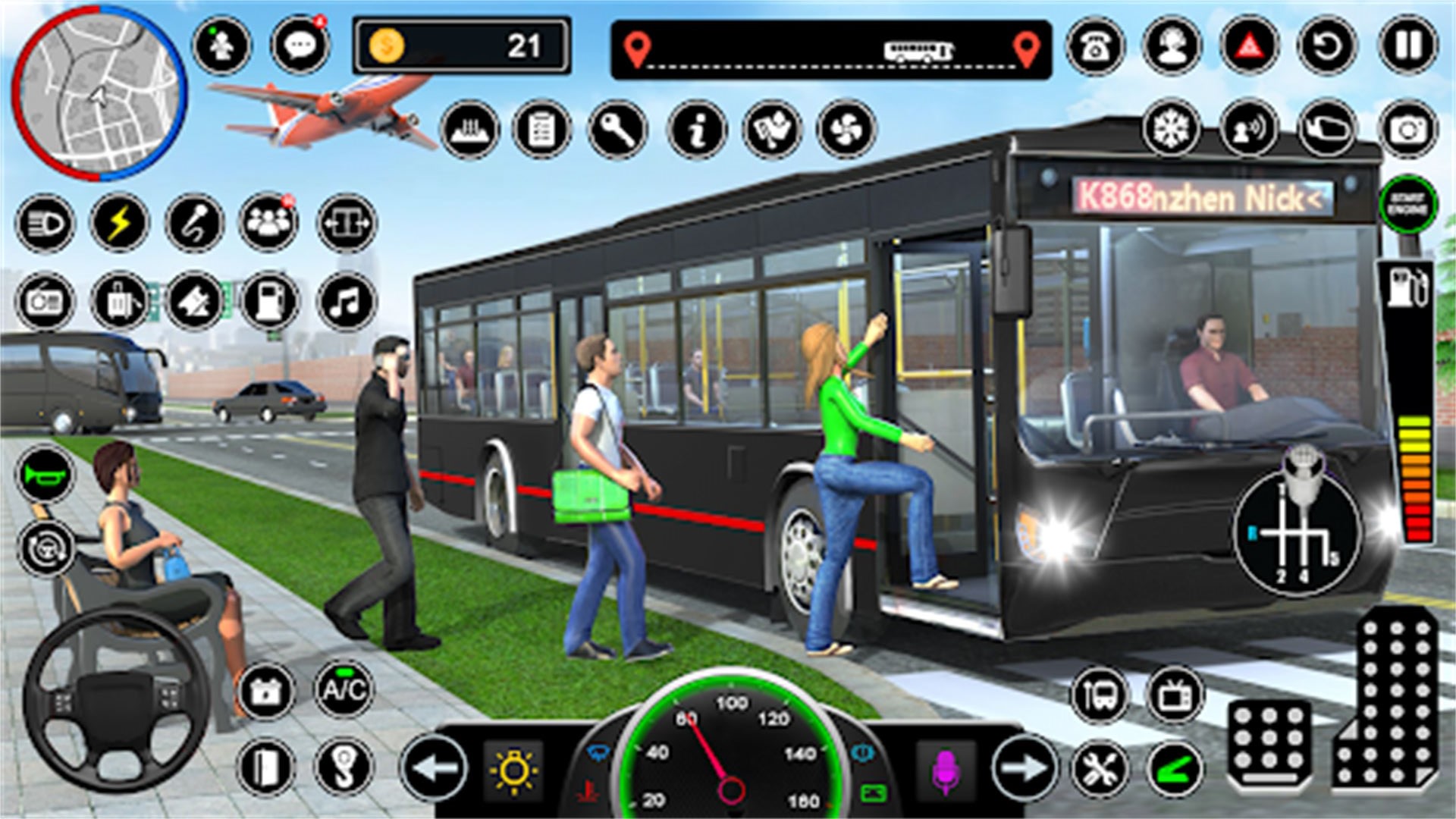Activate the right turn arrow indicator
1456x819 pixels.
[1024, 769]
